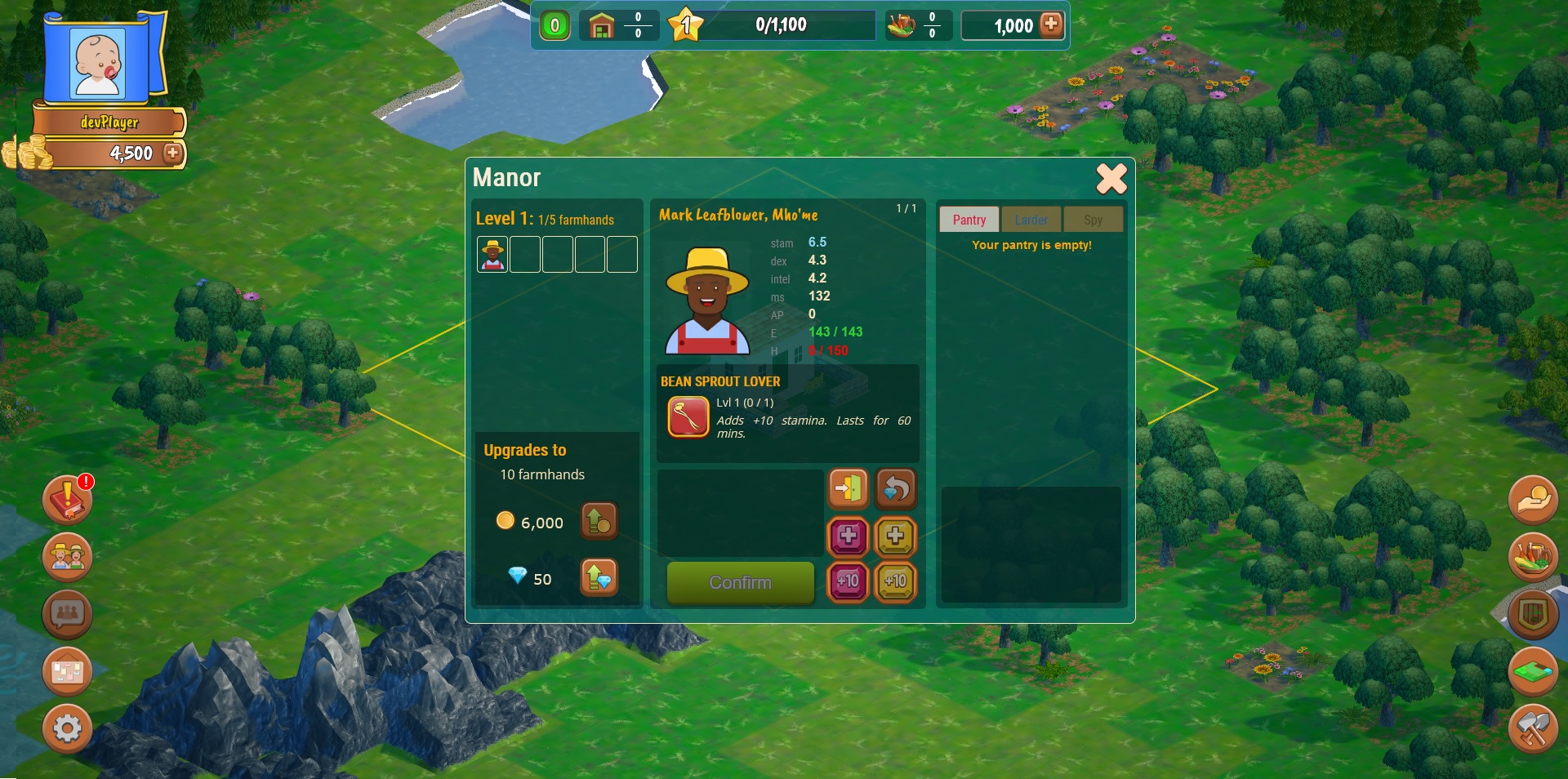This screenshot has height=779, width=1568.
Task: Upgrade the Manor with 6,000 coins
Action: point(599,521)
